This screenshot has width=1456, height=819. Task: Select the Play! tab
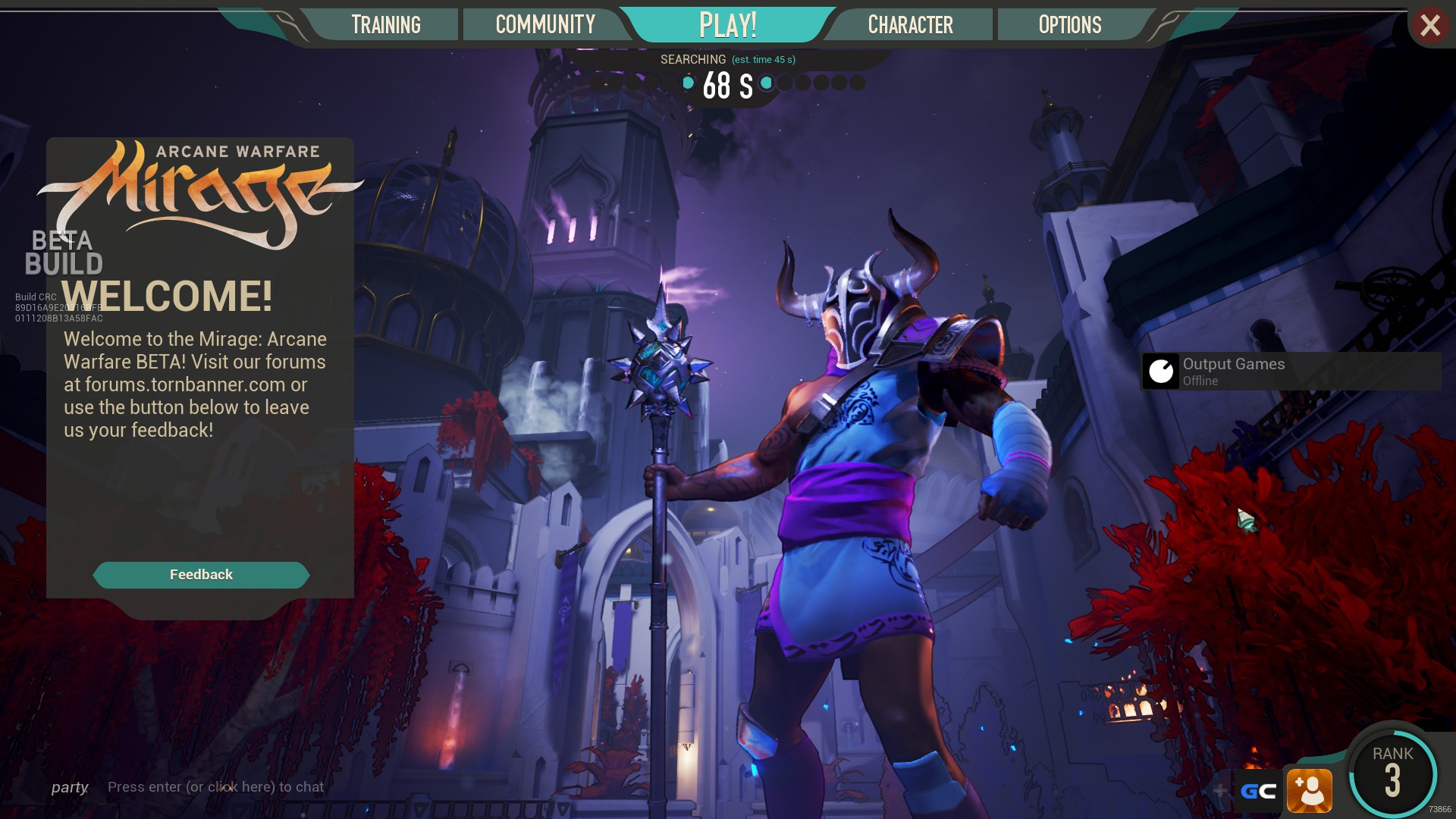[x=727, y=25]
